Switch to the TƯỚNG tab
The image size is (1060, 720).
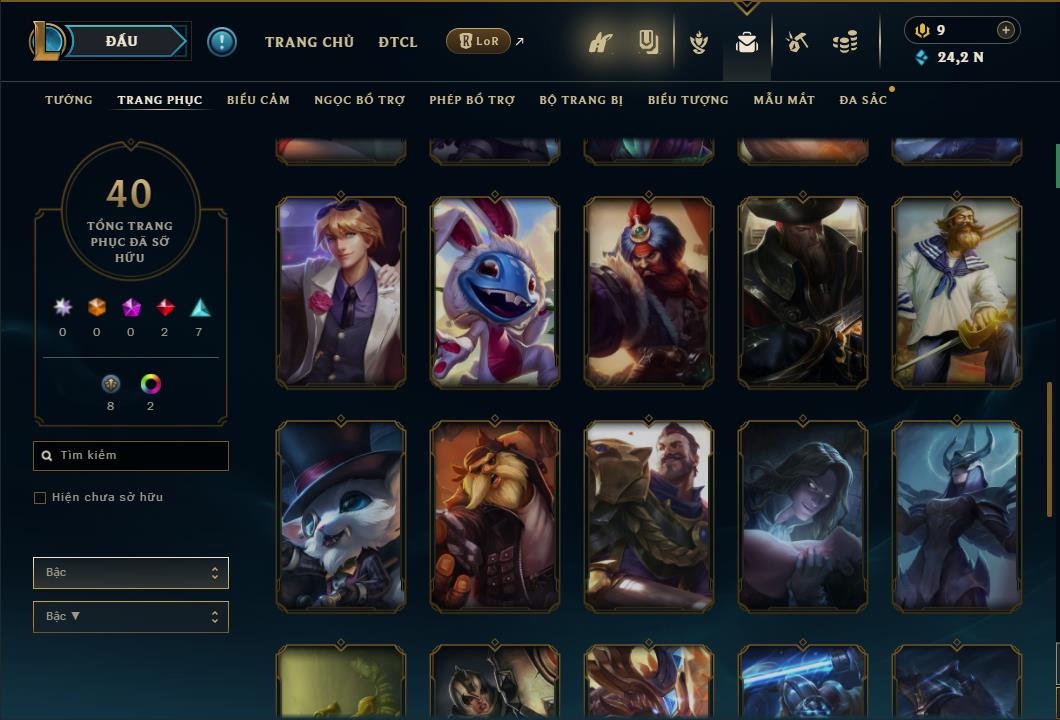point(69,100)
